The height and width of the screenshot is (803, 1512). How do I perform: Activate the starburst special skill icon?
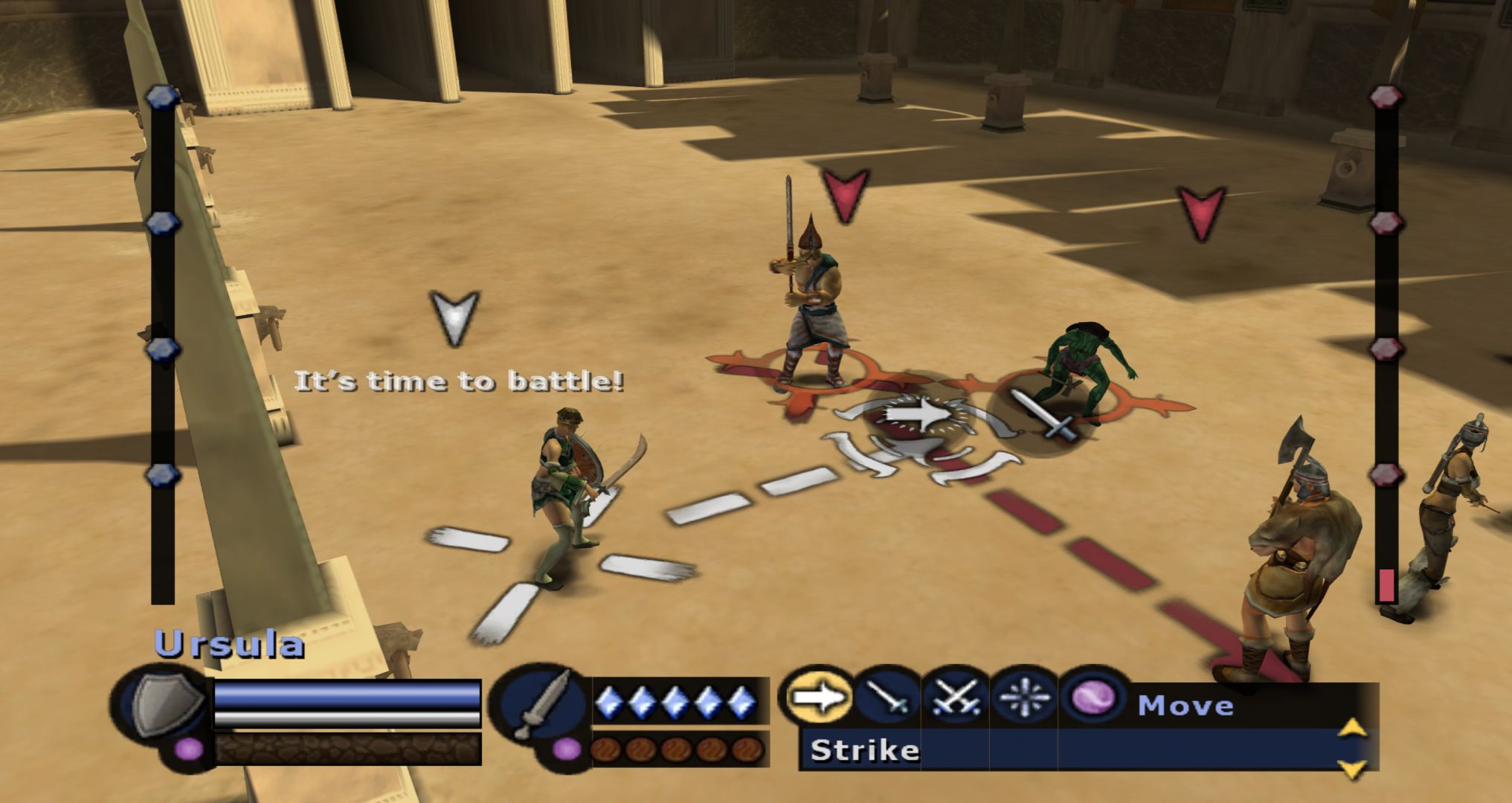click(1024, 697)
